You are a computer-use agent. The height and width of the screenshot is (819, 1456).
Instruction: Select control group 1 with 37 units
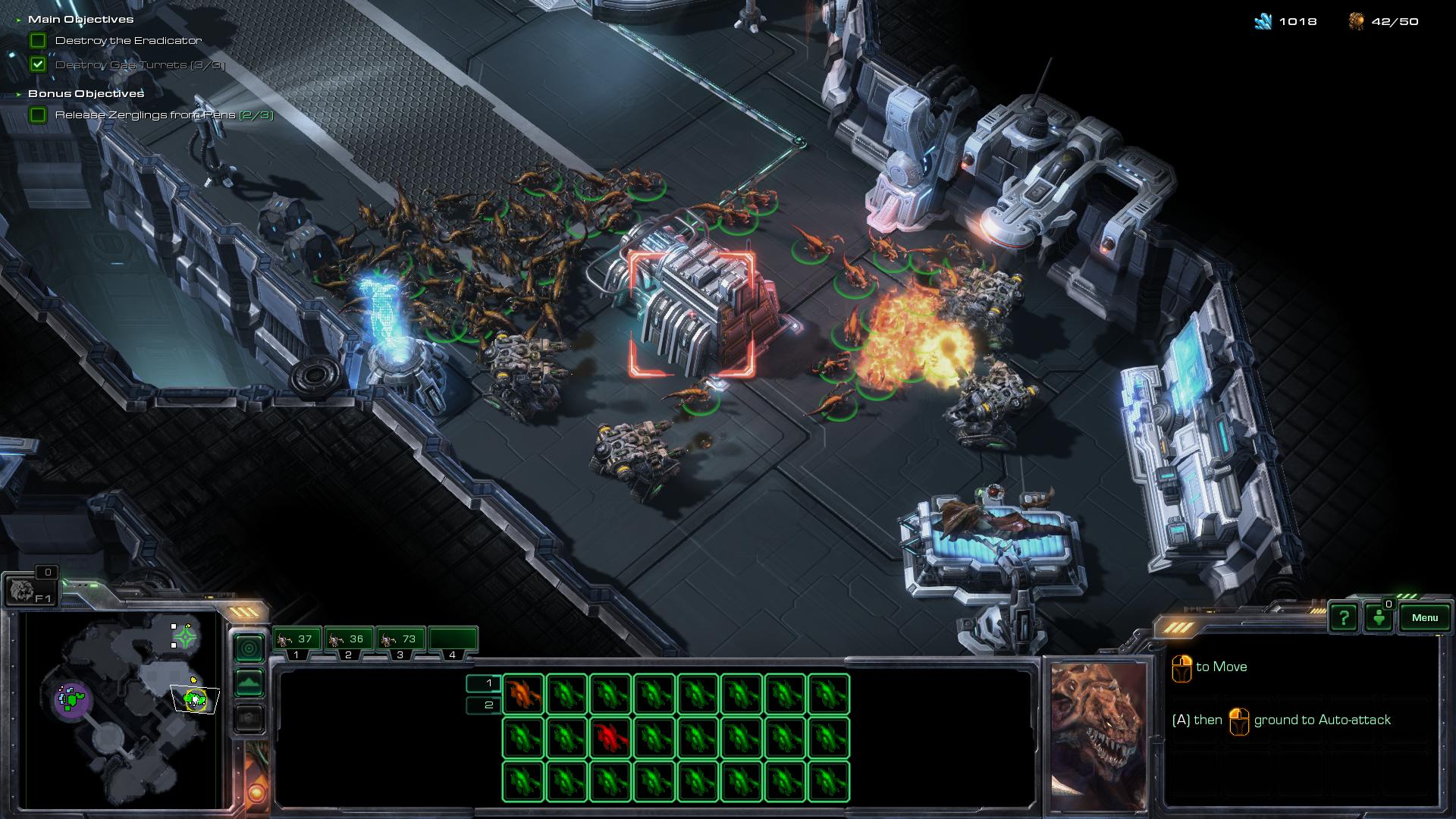pos(297,641)
